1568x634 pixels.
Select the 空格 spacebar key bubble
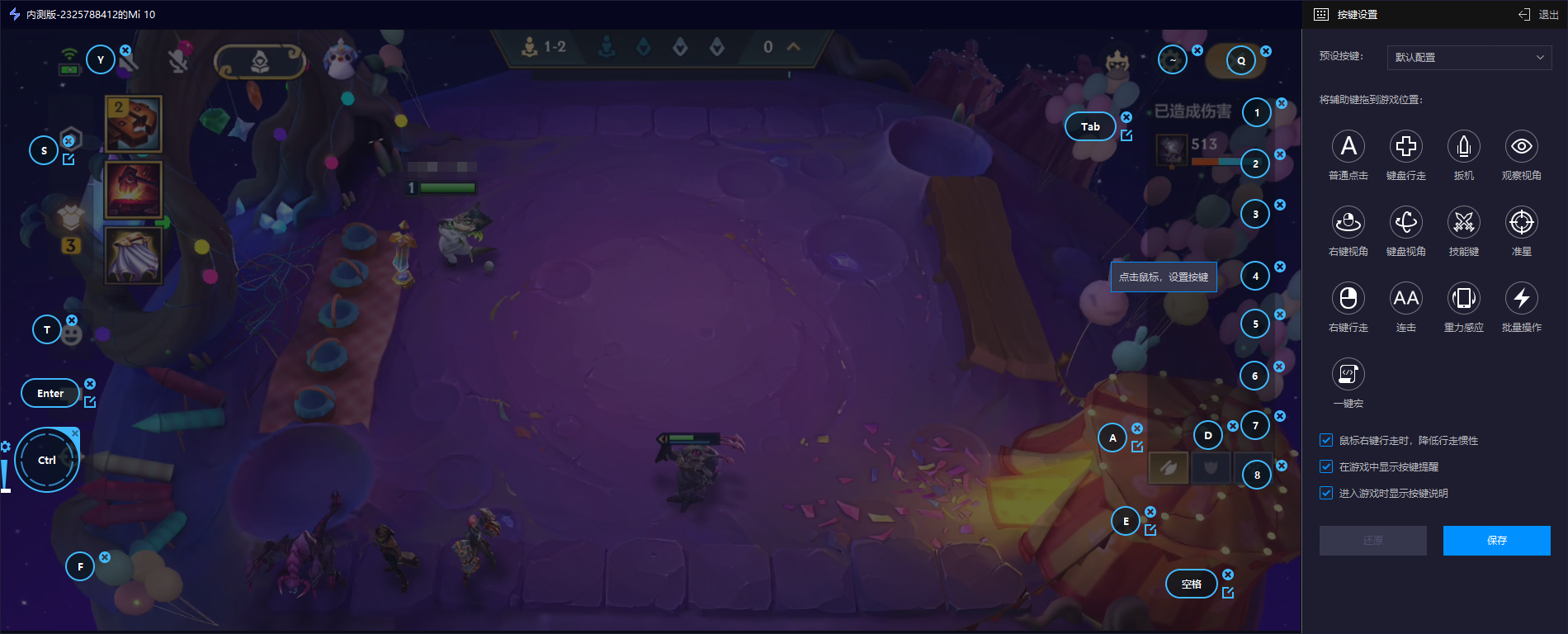point(1191,584)
